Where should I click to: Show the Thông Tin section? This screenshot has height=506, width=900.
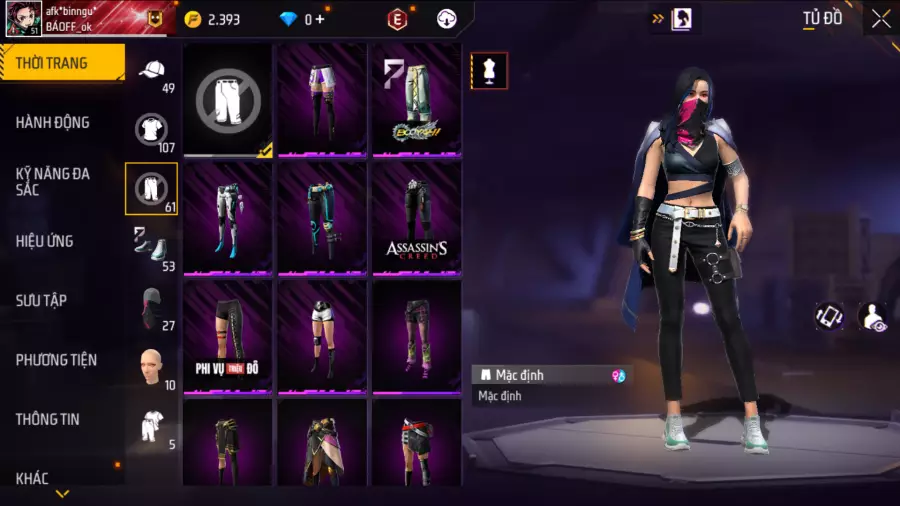pyautogui.click(x=47, y=419)
